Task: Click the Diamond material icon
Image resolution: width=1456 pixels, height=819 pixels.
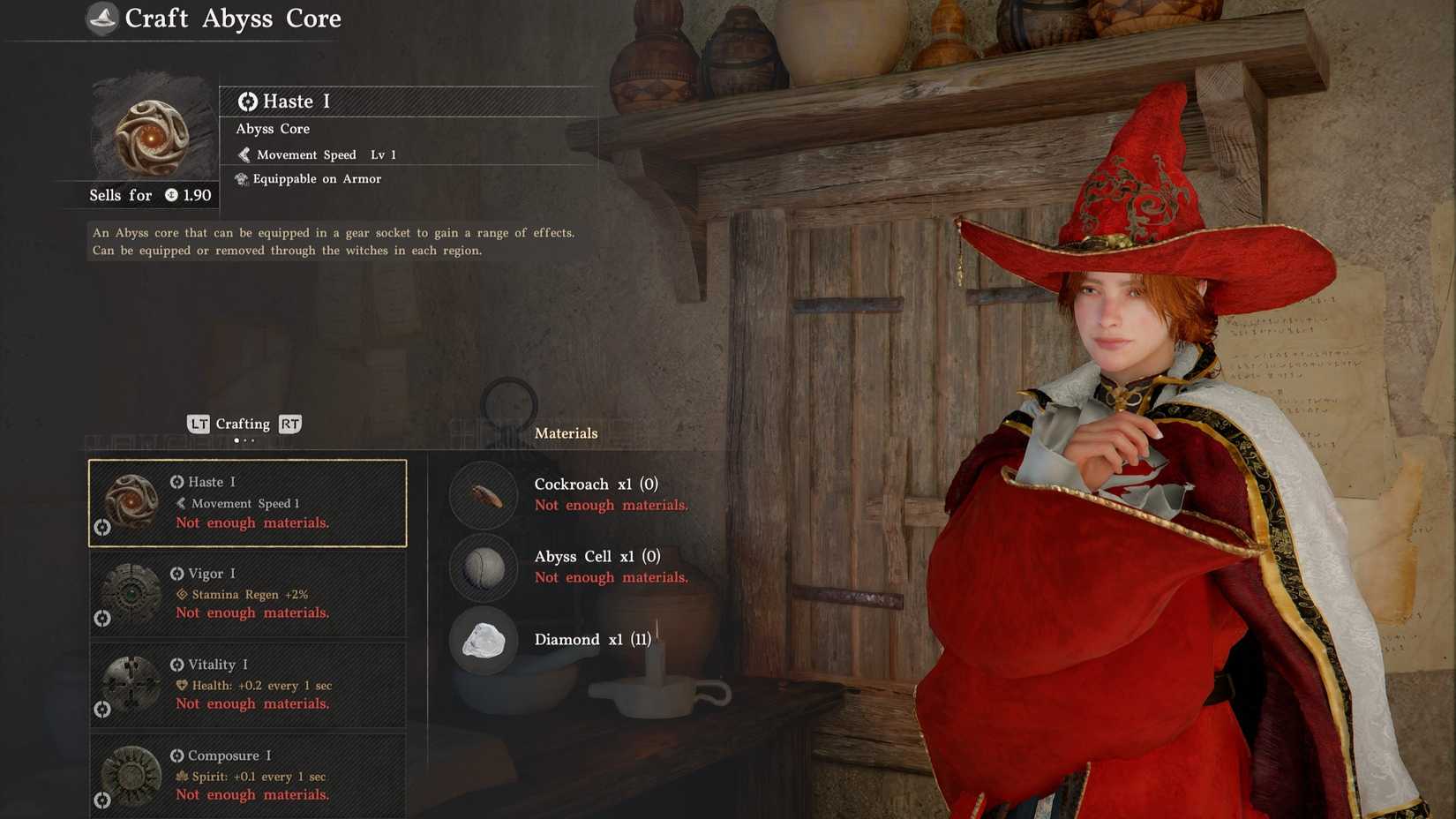Action: click(483, 642)
